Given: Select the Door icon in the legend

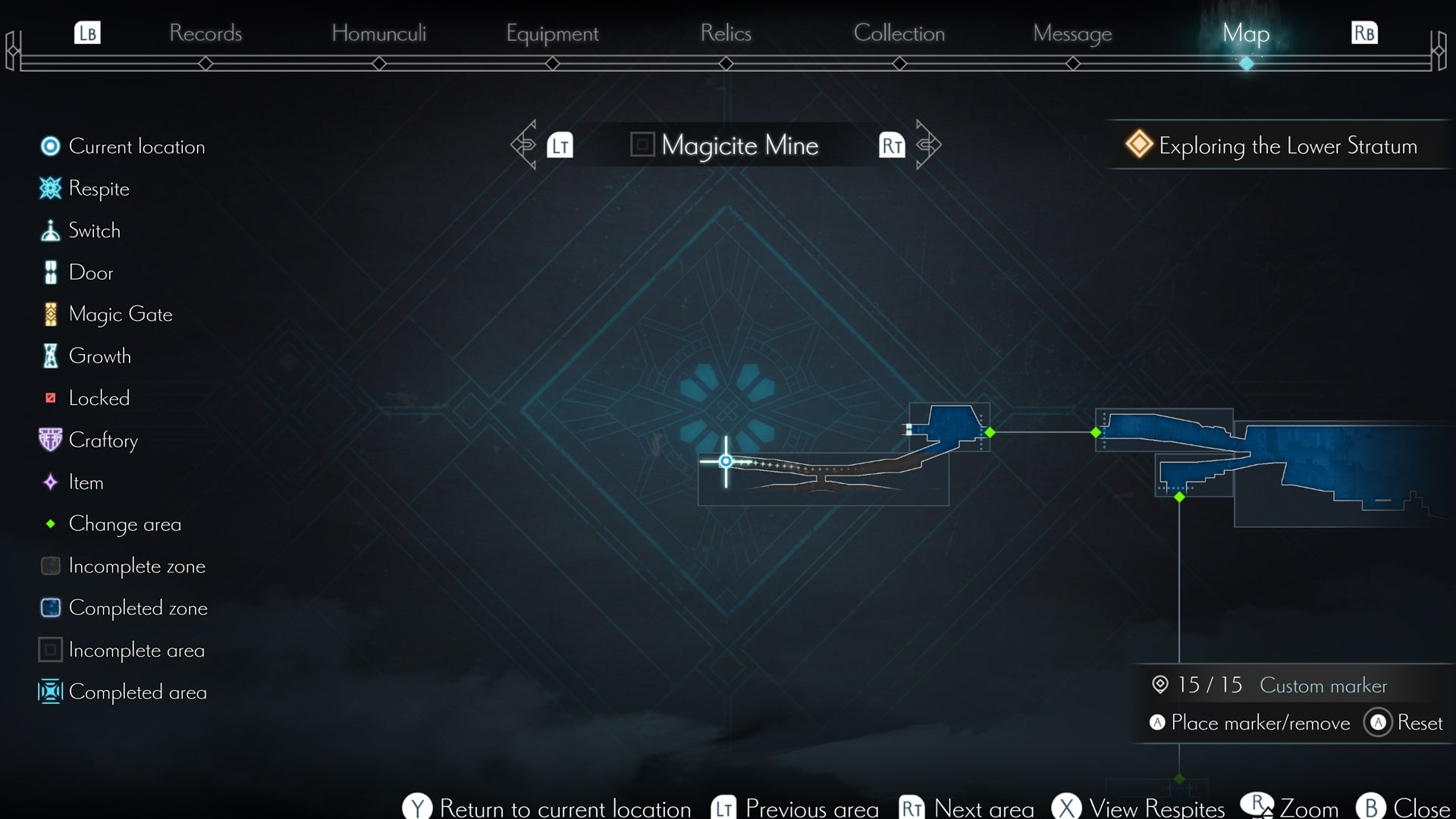Looking at the screenshot, I should click(50, 272).
